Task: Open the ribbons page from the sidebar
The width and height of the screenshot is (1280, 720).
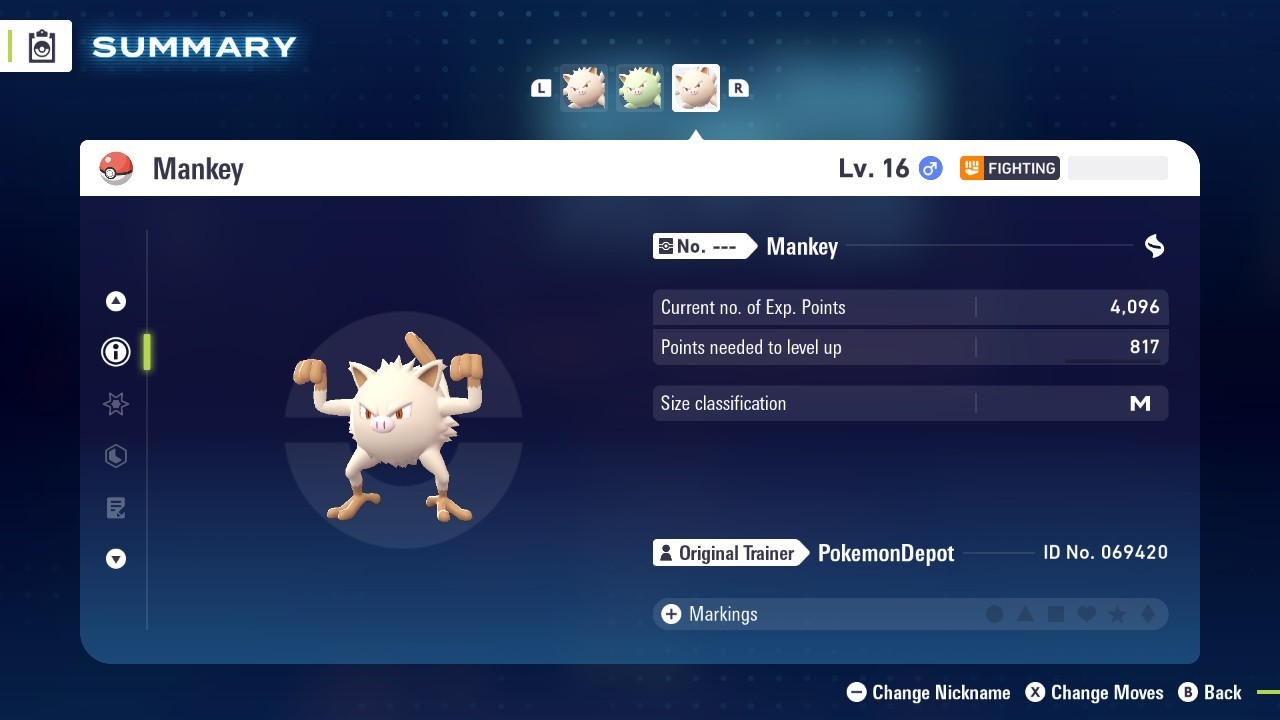Action: coord(116,404)
